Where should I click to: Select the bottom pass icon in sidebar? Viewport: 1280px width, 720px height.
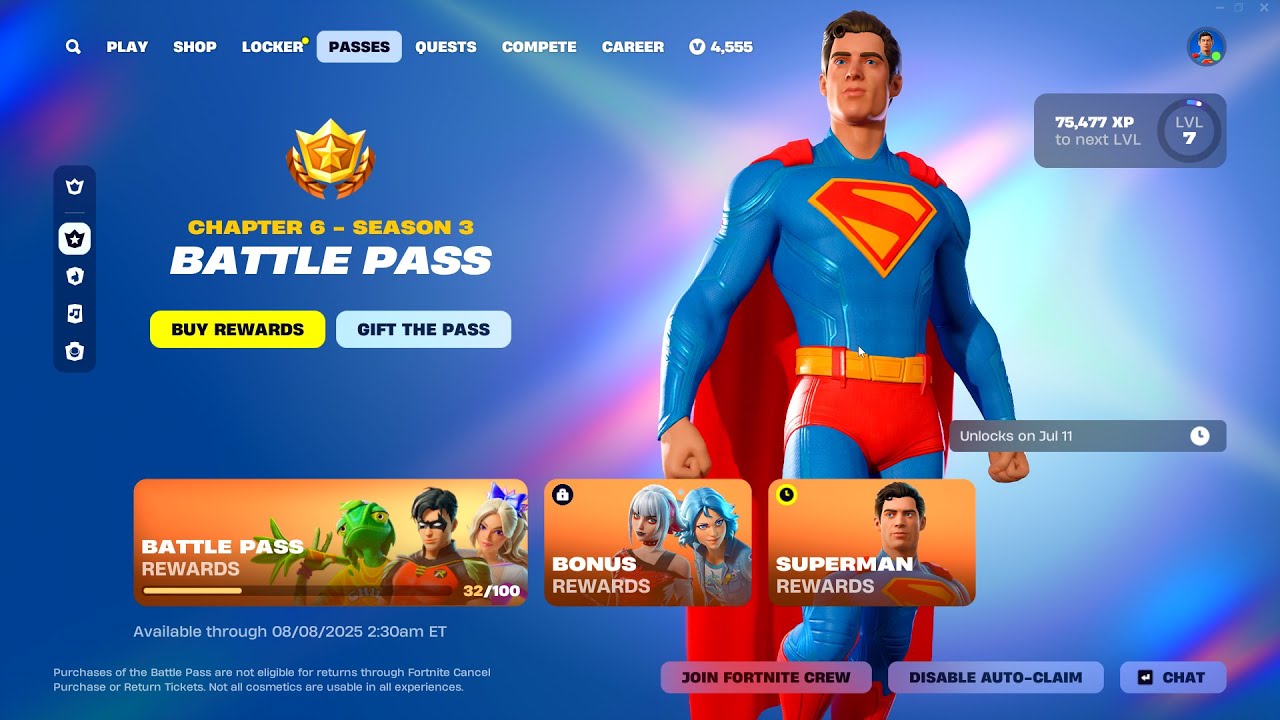click(75, 352)
